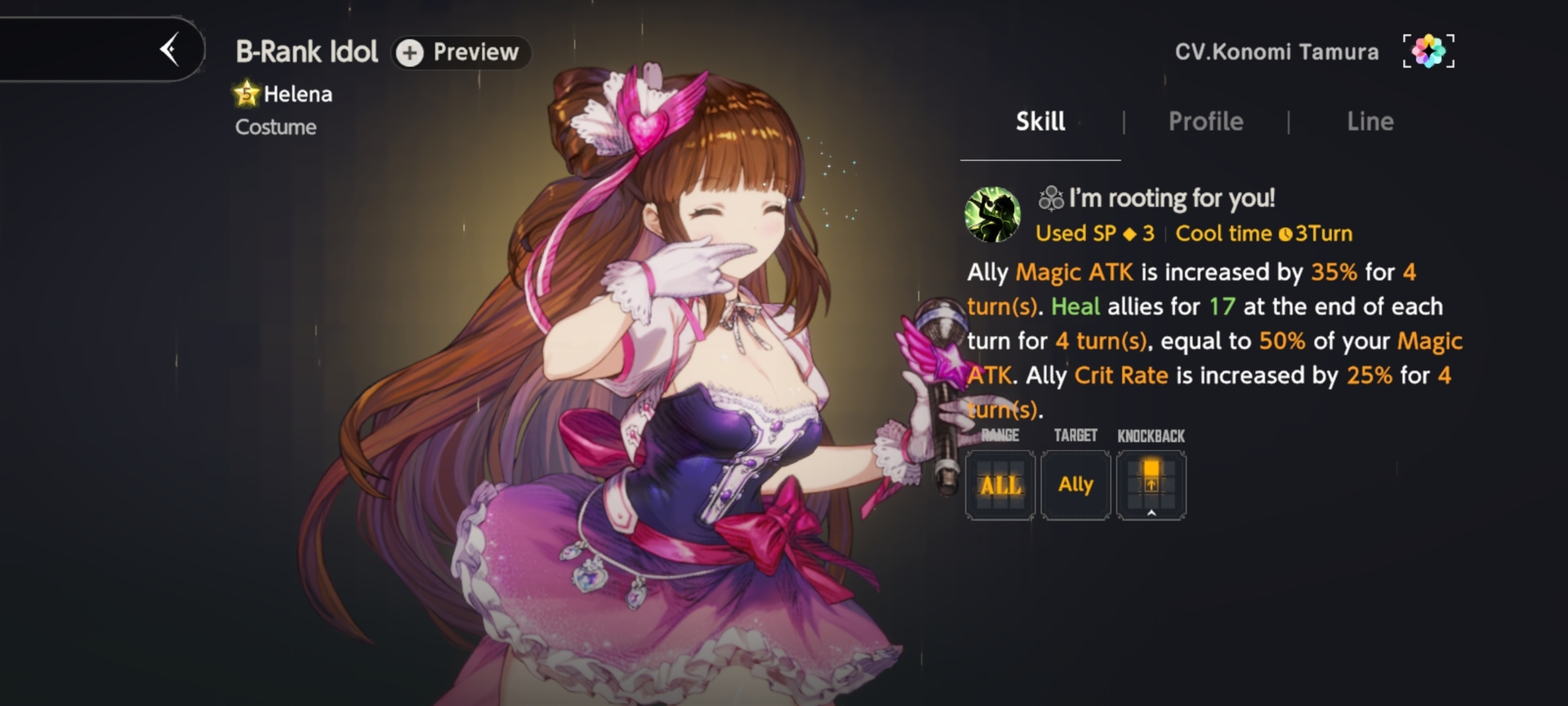Screen dimensions: 1568x706
Task: Select the Skill tab
Action: tap(1040, 122)
